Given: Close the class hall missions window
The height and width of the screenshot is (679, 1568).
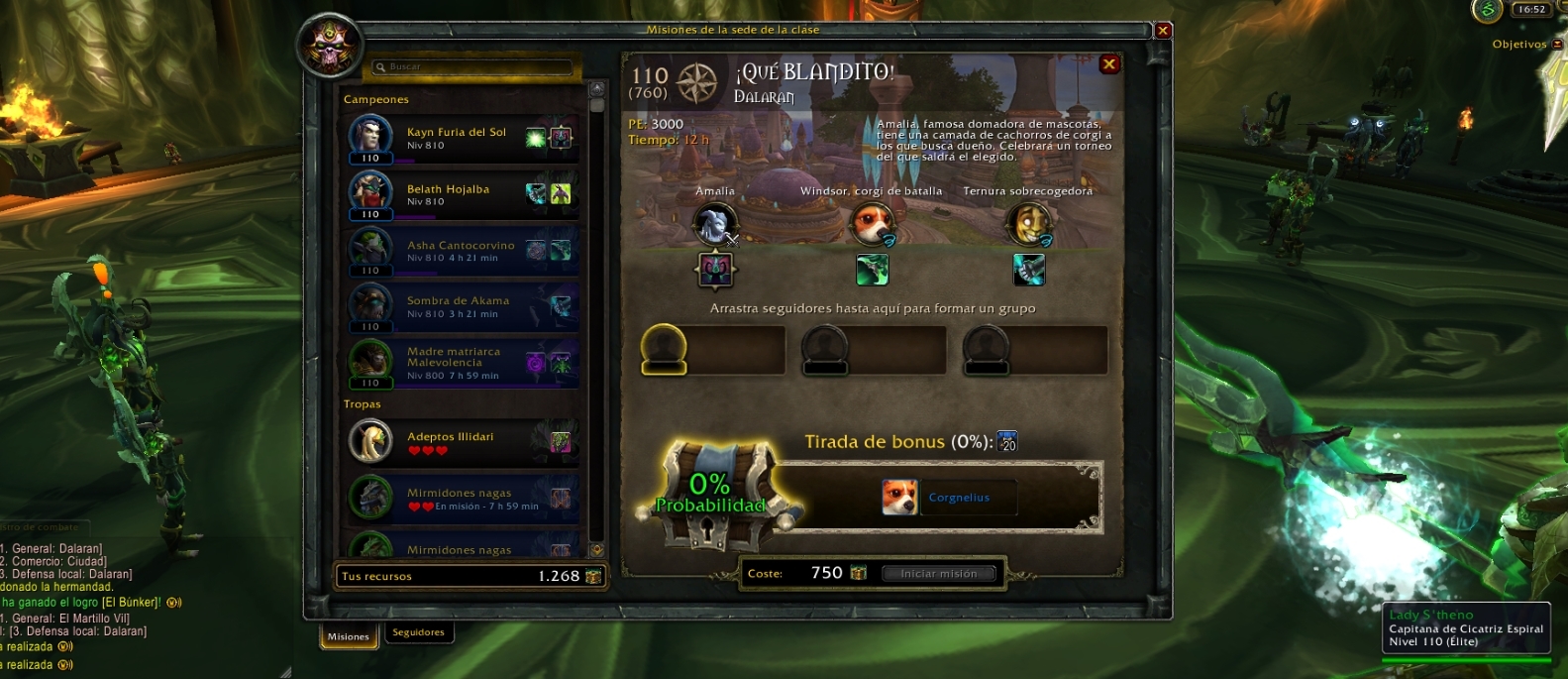Looking at the screenshot, I should tap(1163, 31).
